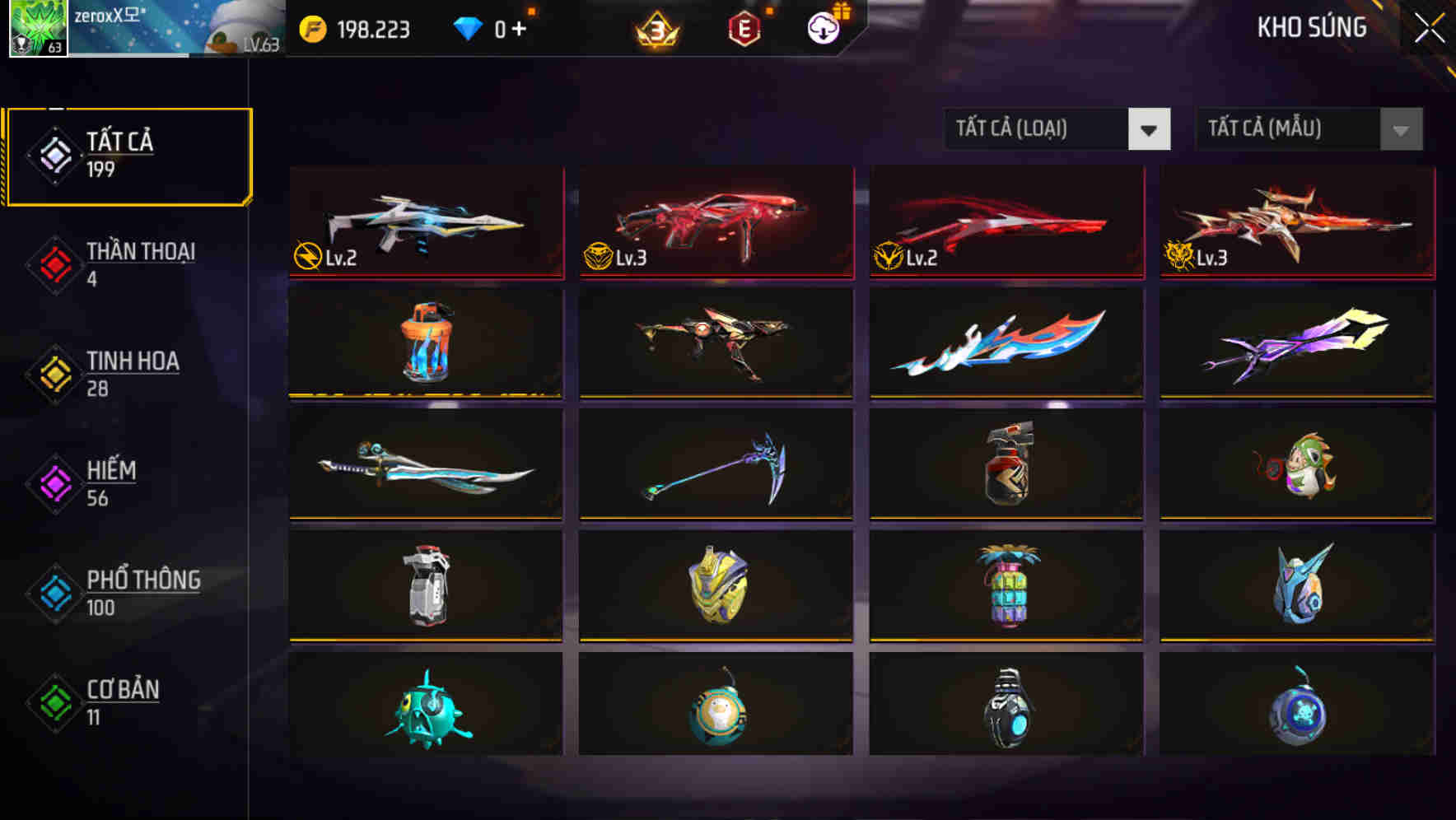Select the Lv.2 blue katana-style rifle

425,222
